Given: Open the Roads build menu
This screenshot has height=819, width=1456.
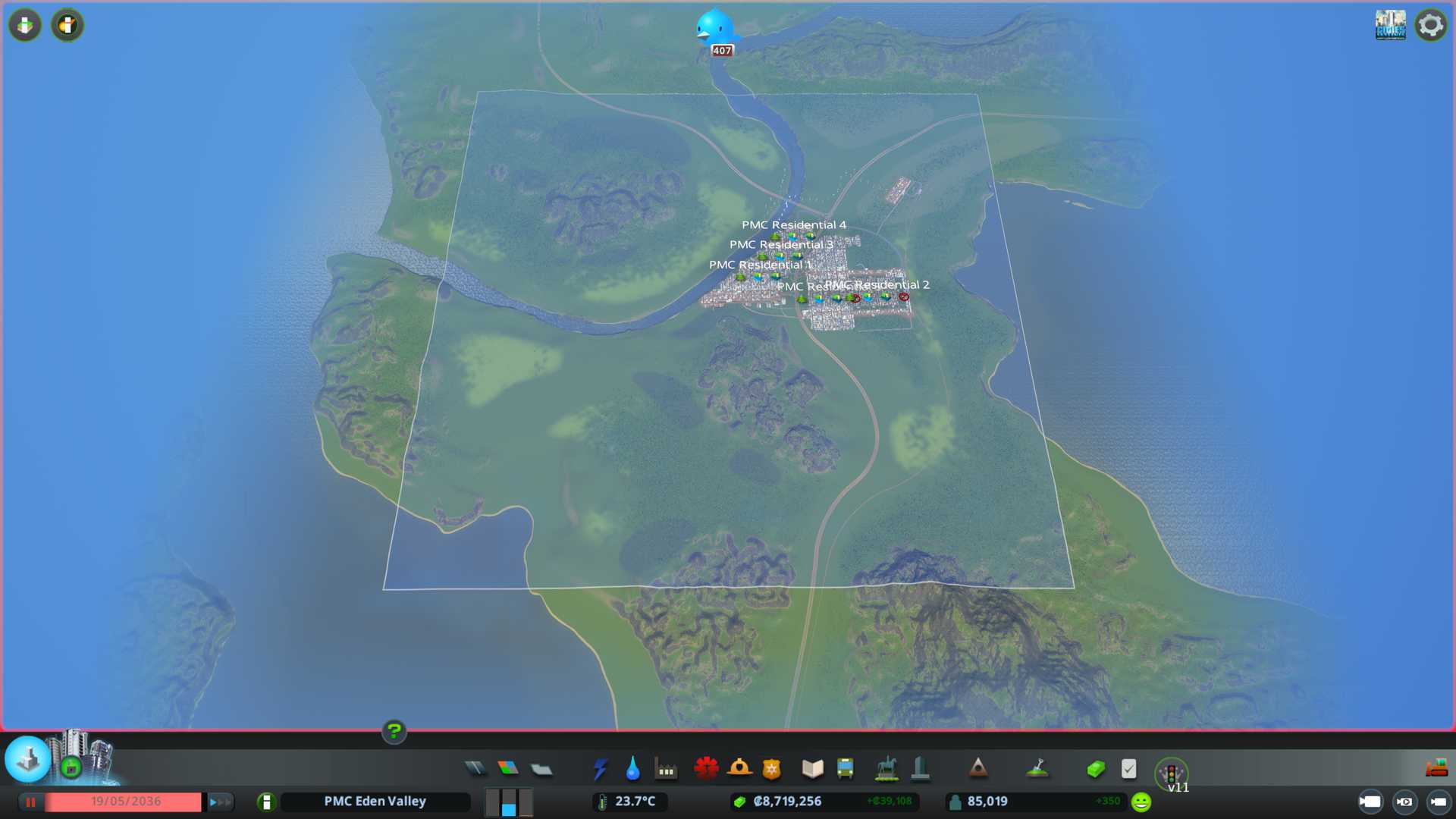Looking at the screenshot, I should click(x=475, y=769).
